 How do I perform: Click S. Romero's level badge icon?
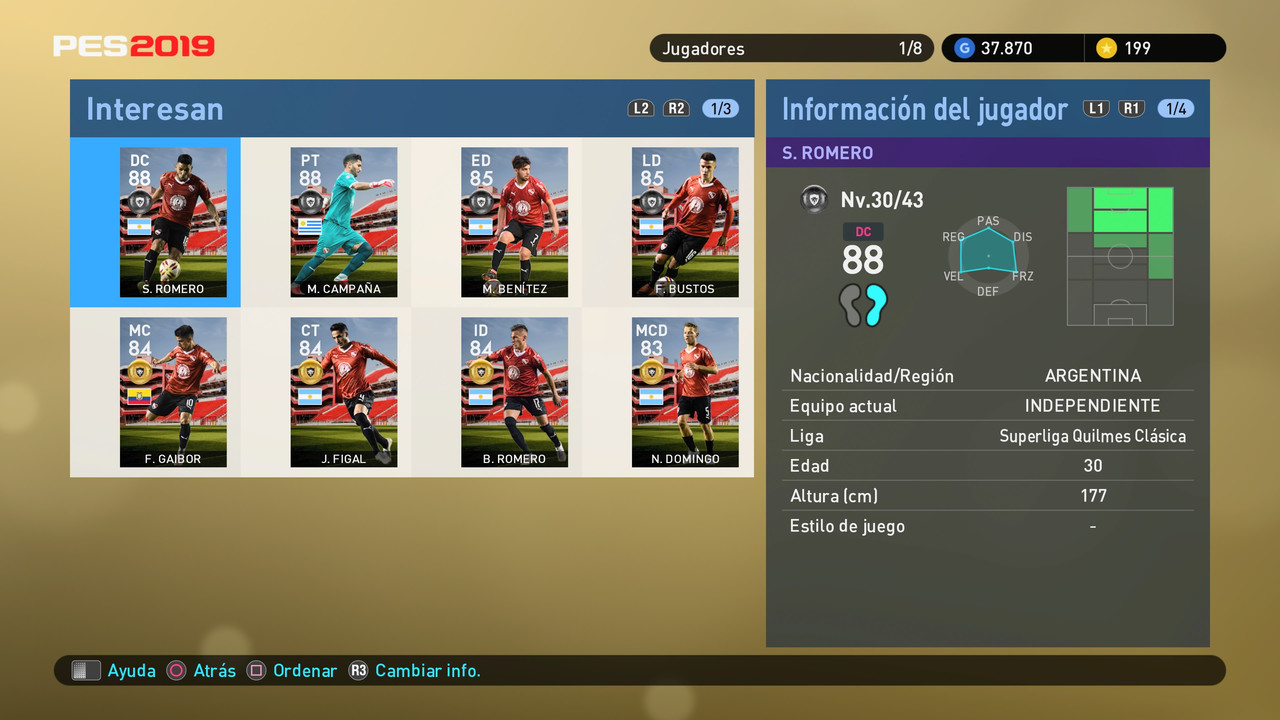[x=814, y=199]
